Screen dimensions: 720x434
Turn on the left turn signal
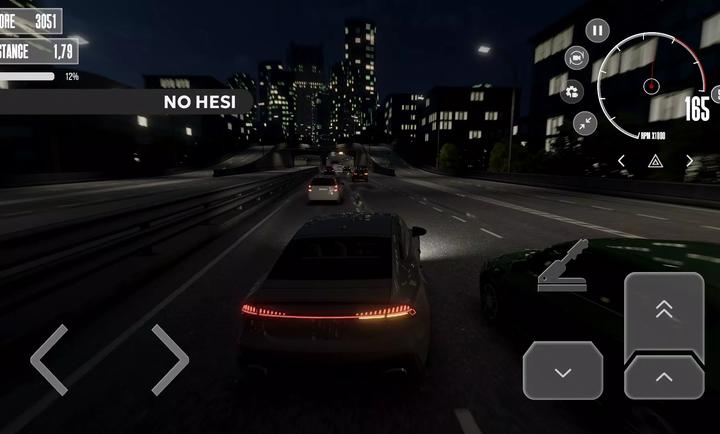[621, 160]
